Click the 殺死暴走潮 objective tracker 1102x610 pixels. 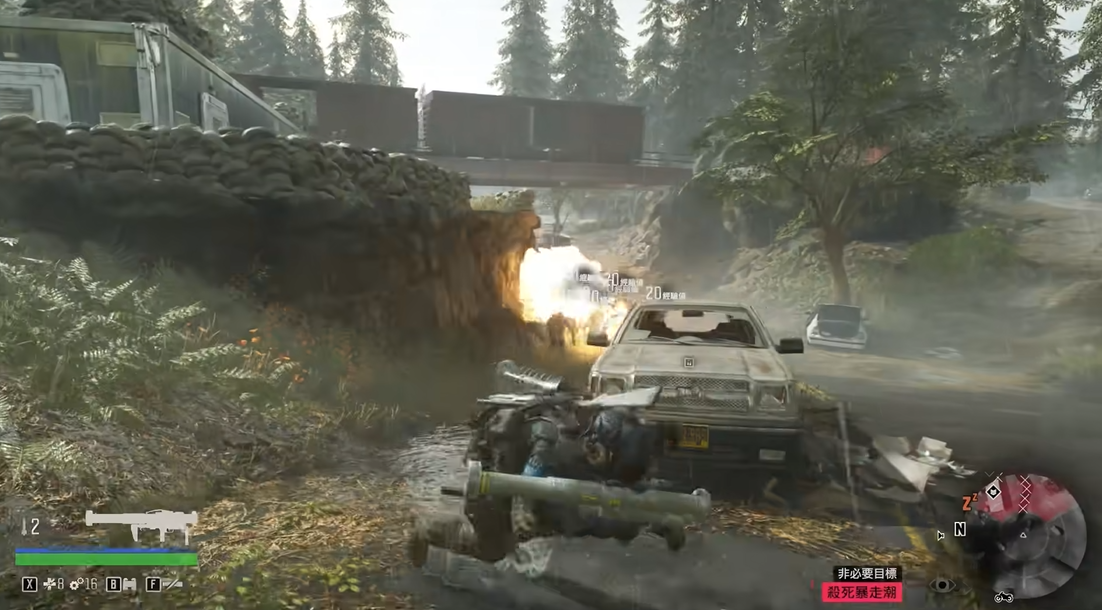(862, 592)
